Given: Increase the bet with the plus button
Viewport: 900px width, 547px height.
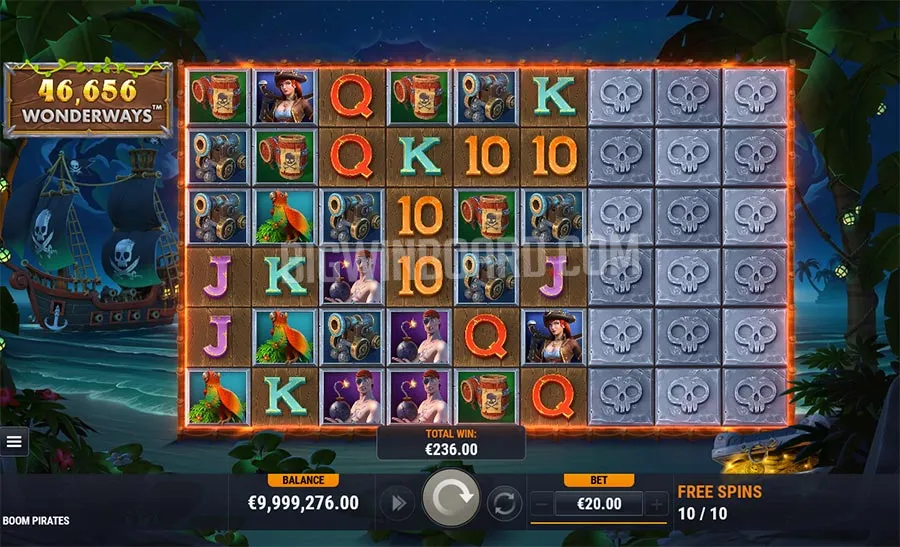Looking at the screenshot, I should pos(656,504).
